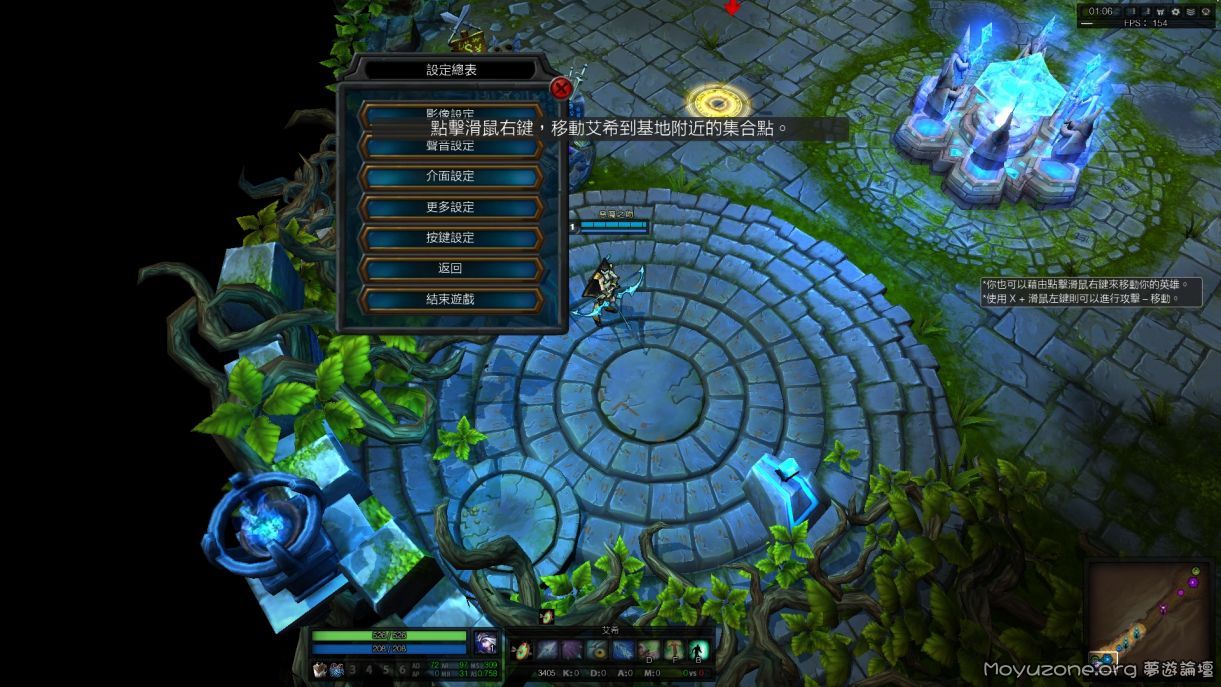Select the blue item in second slot
Image resolution: width=1221 pixels, height=687 pixels.
(336, 670)
